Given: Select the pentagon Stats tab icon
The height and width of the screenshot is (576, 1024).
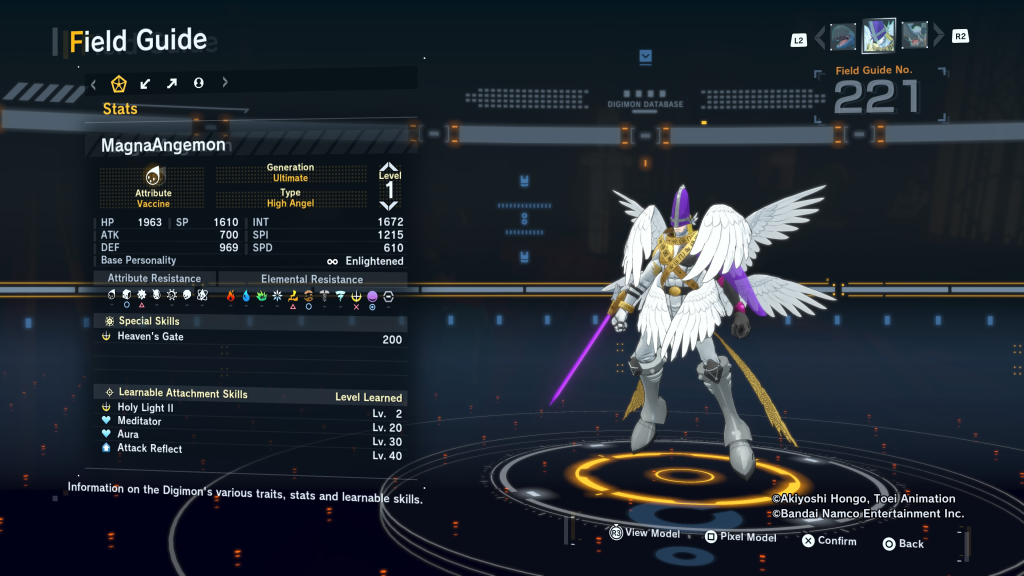Looking at the screenshot, I should coord(119,83).
